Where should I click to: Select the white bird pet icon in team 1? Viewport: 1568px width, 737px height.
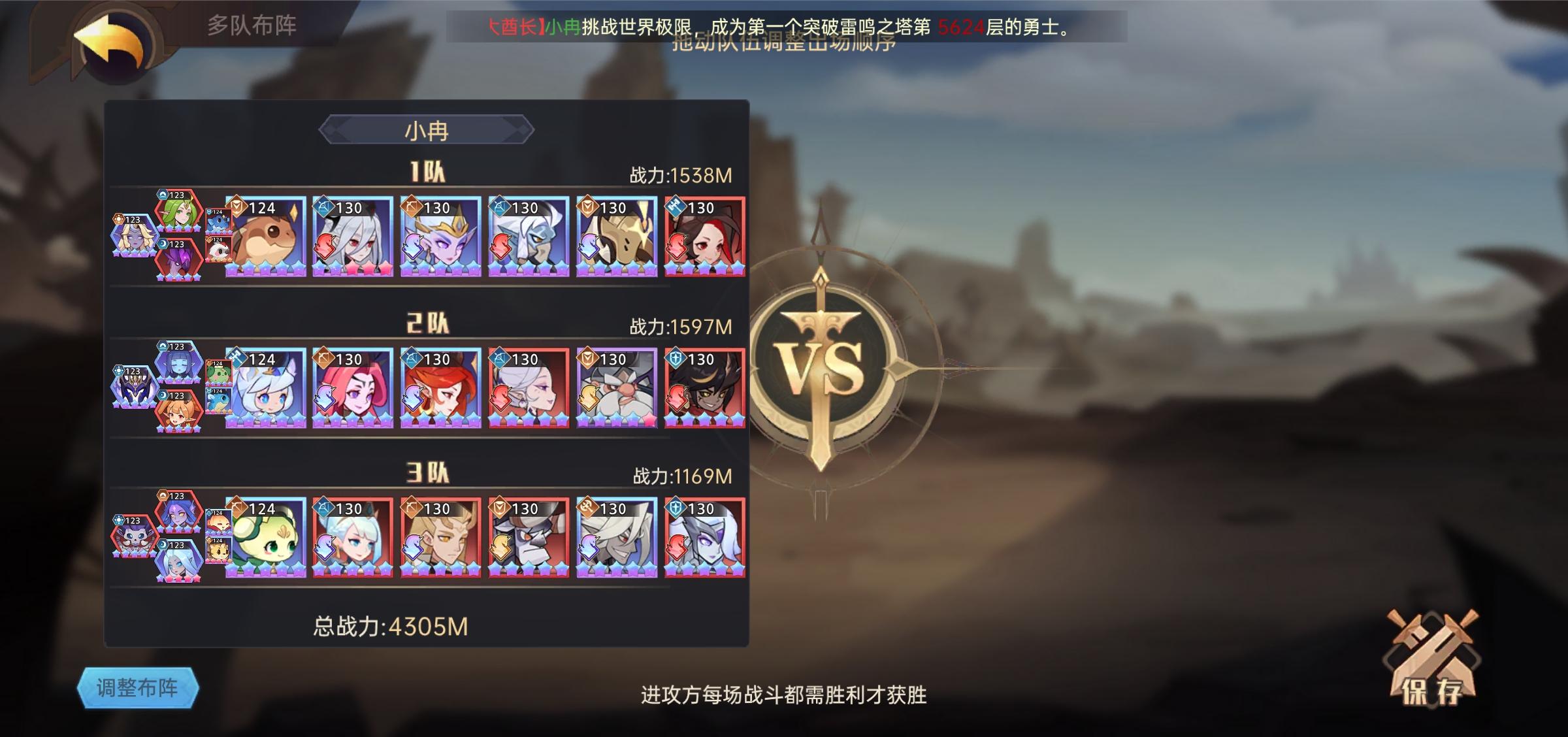coord(219,252)
